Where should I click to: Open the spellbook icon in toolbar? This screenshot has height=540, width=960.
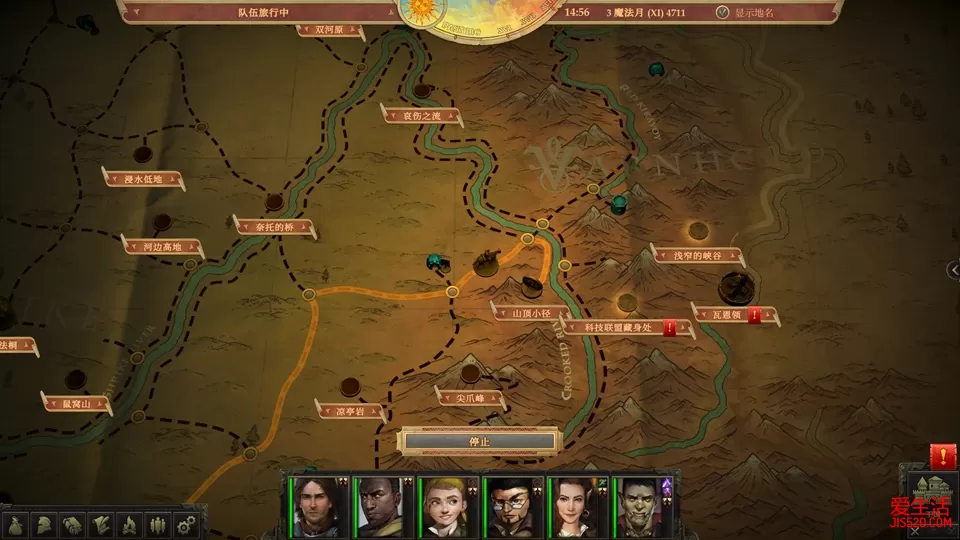(73, 524)
